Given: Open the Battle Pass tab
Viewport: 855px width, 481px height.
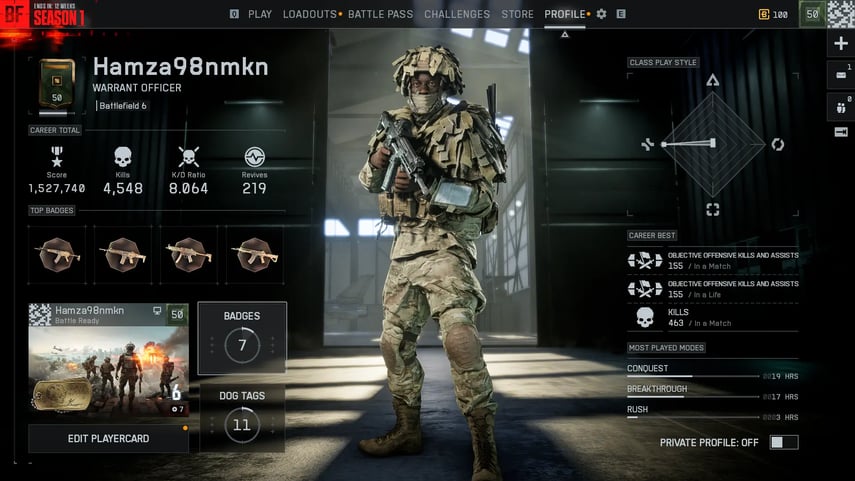Looking at the screenshot, I should [x=380, y=14].
